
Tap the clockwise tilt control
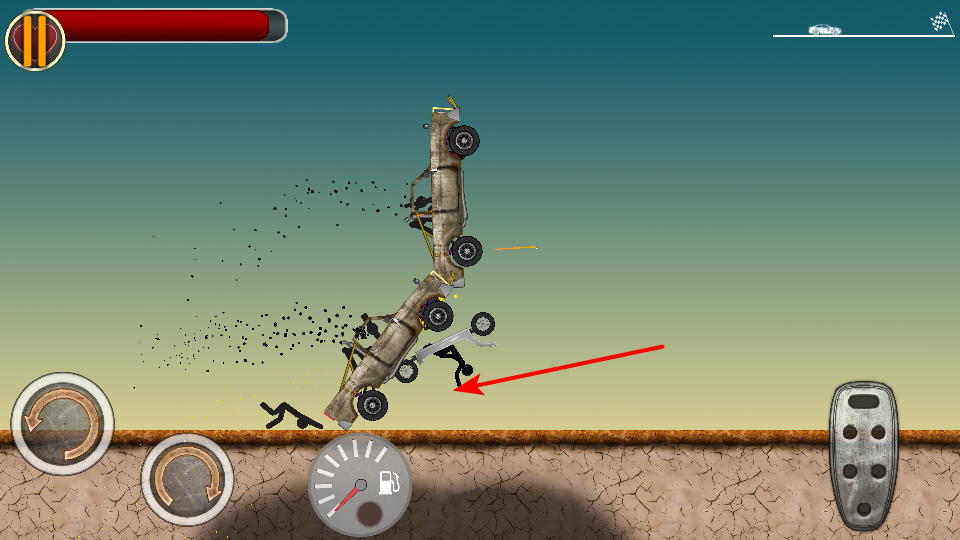pos(187,480)
